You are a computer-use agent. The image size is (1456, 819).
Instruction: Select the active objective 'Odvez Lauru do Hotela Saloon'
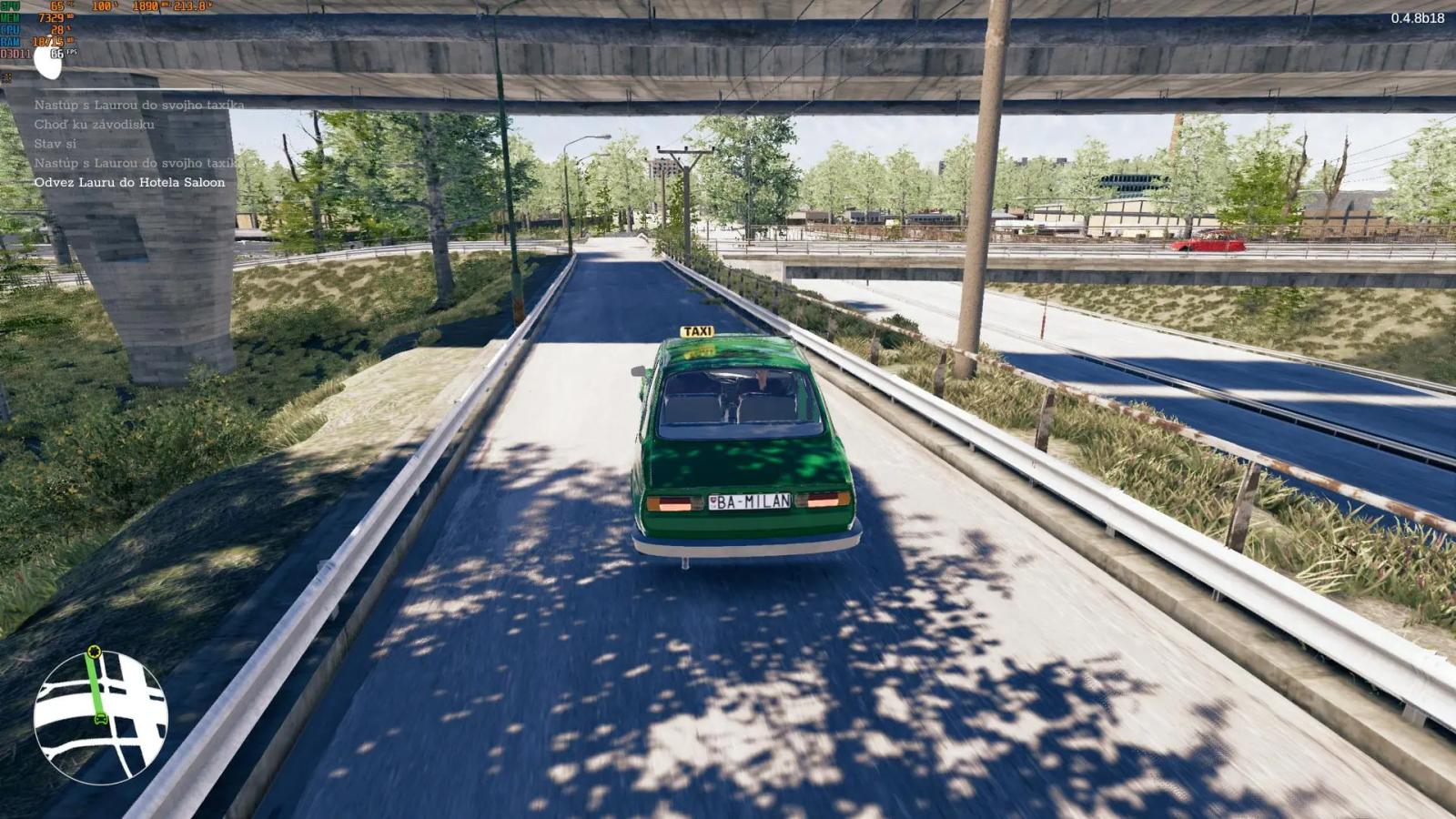pos(129,182)
